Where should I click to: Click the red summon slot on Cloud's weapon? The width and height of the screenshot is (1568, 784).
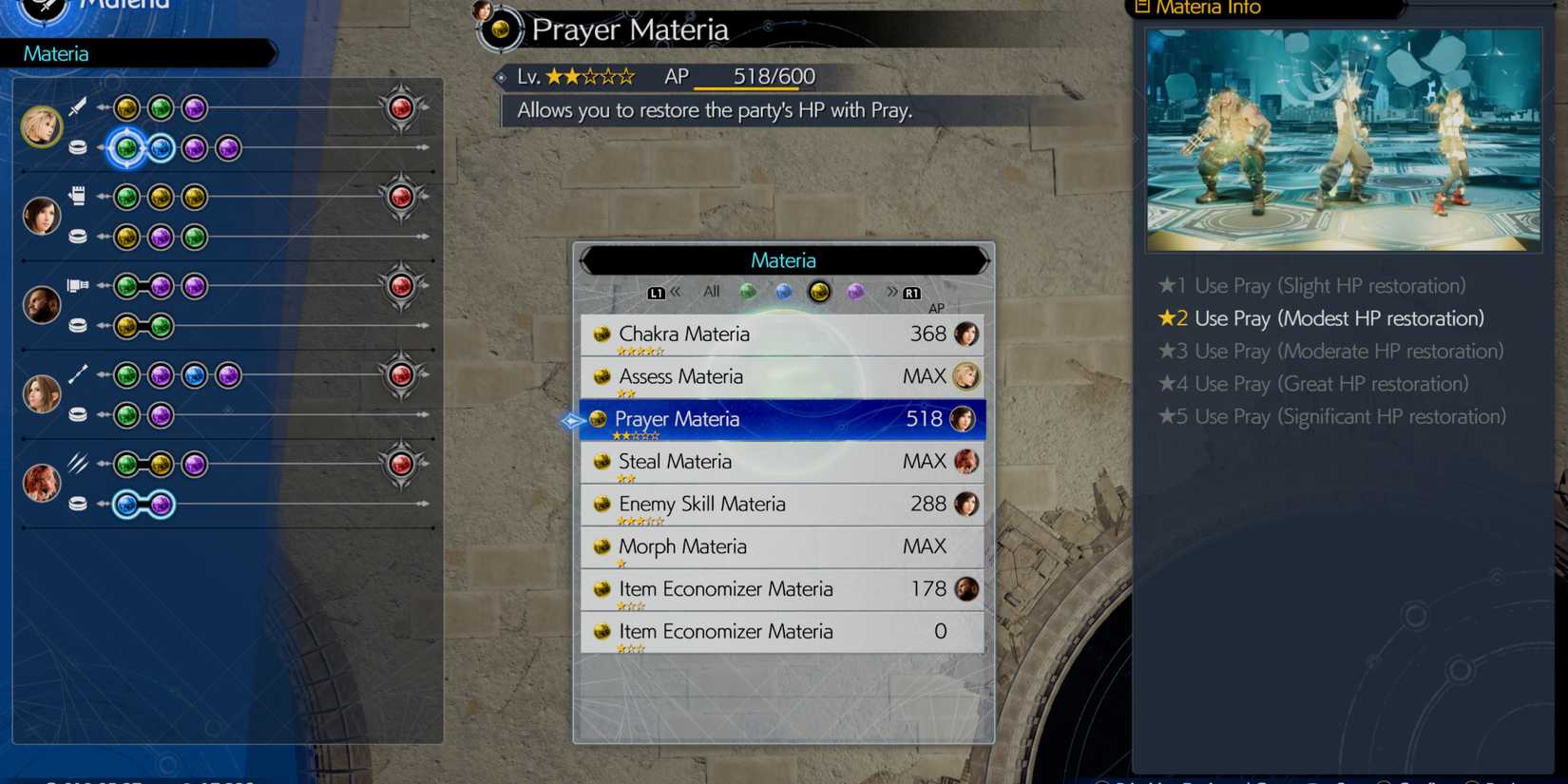[400, 107]
